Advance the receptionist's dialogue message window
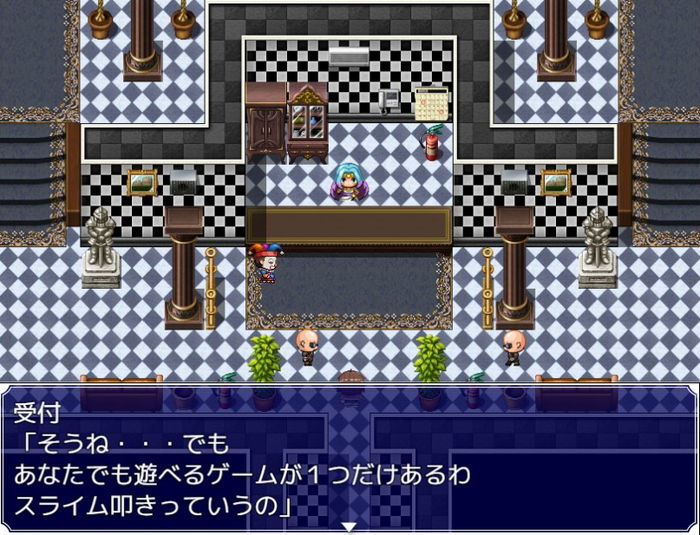700x535 pixels. (x=349, y=455)
